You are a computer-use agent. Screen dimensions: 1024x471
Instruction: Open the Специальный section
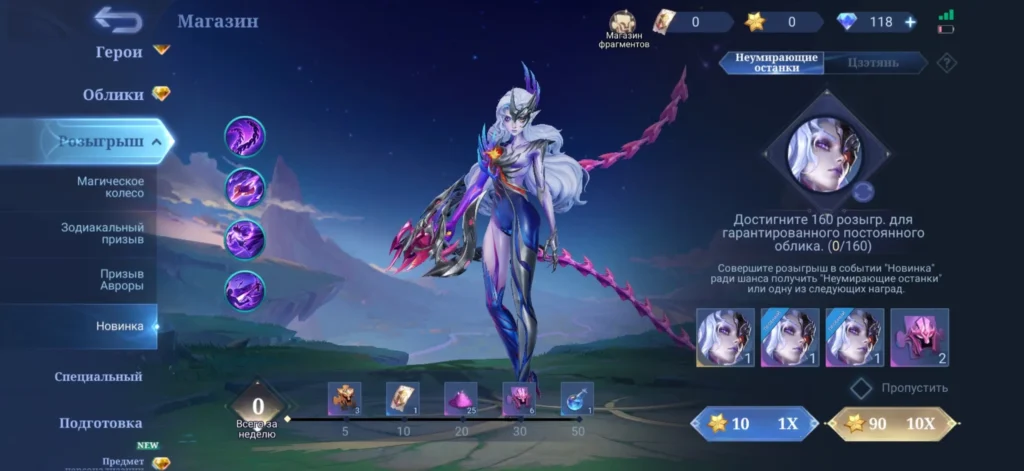click(x=98, y=377)
